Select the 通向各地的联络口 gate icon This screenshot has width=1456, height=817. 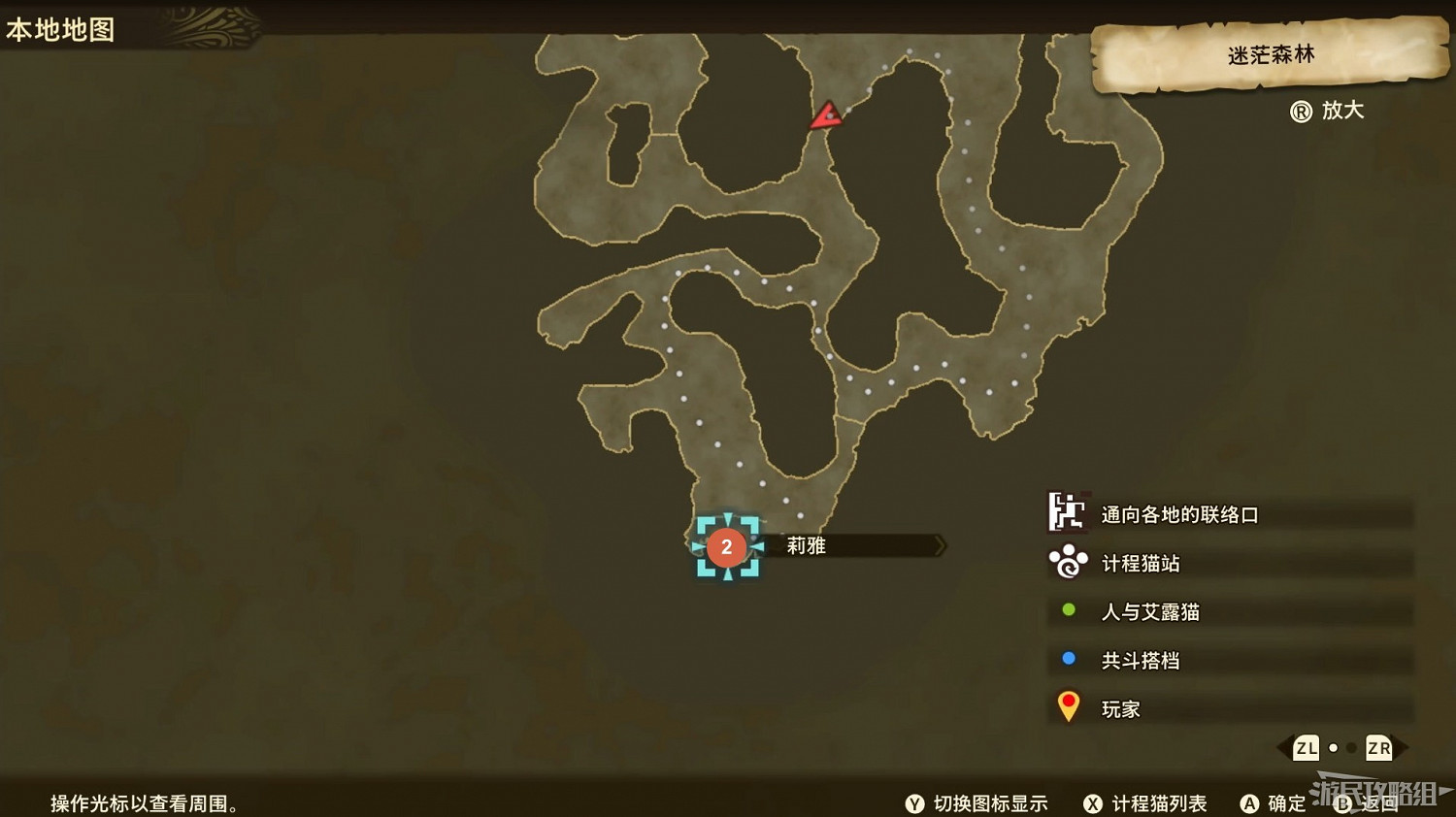coord(1066,514)
